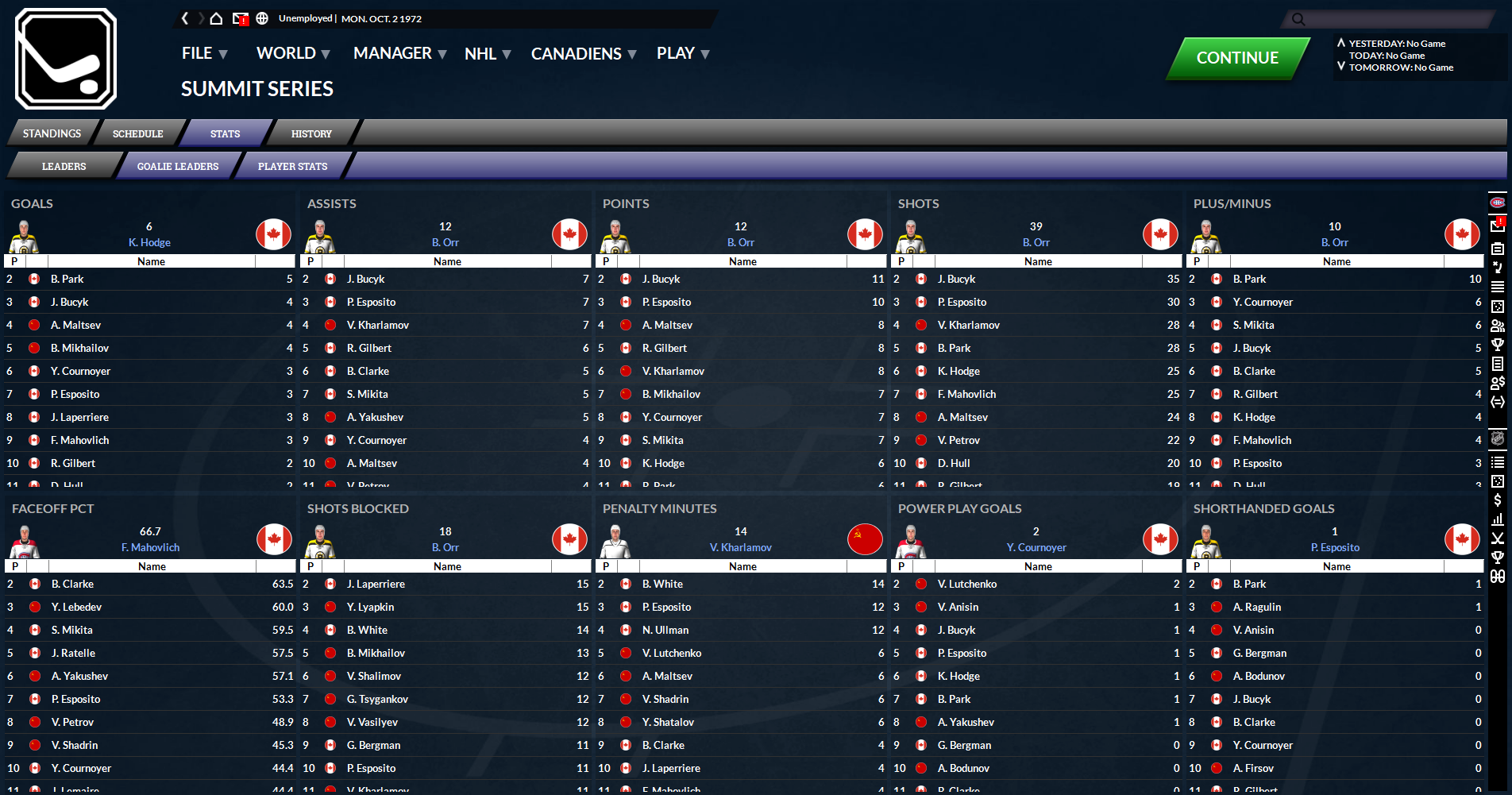The image size is (1512, 795).
Task: Click the NHL shield icon in sidebar
Action: point(1498,438)
